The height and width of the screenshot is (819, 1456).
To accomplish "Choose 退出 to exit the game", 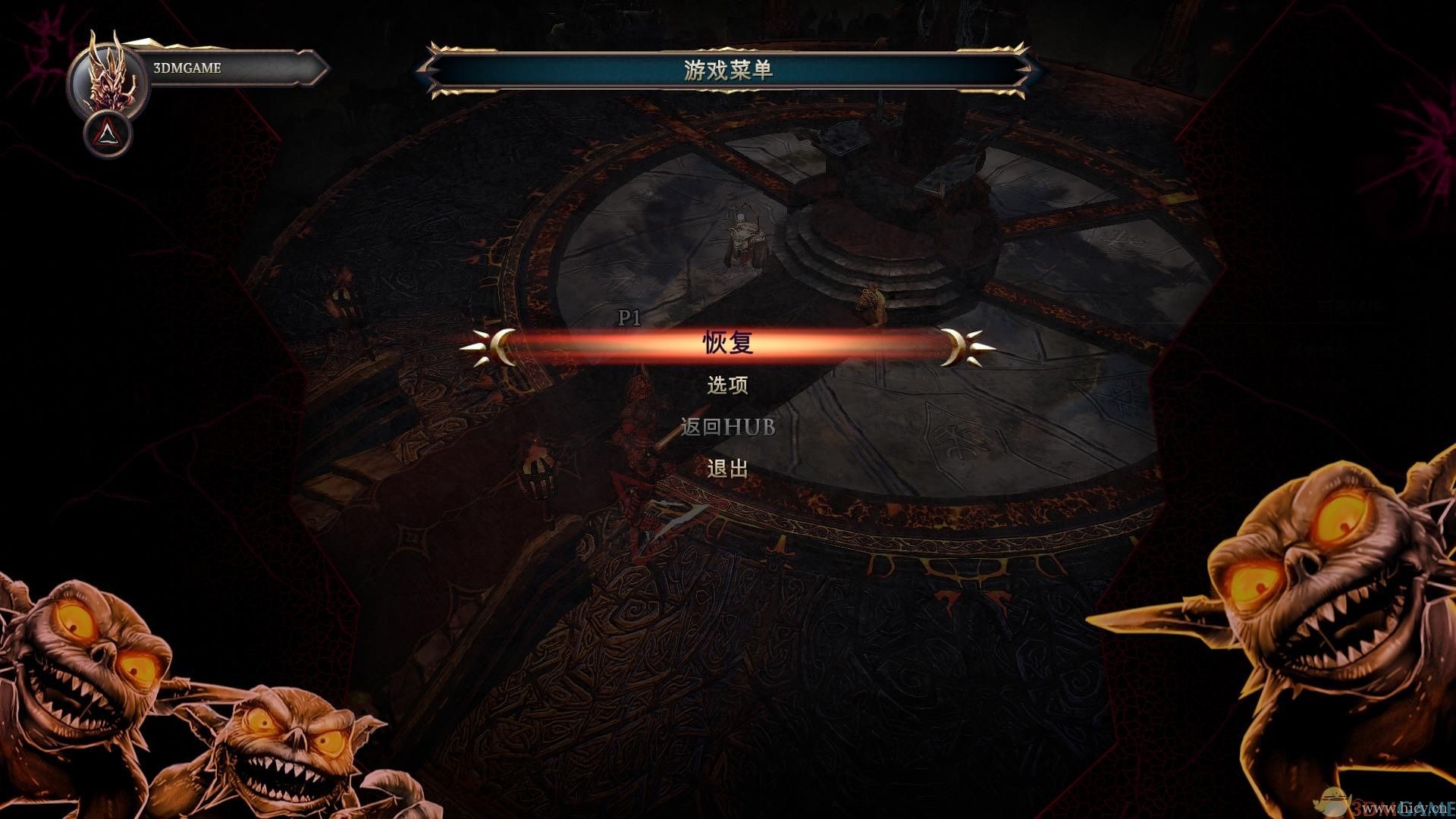I will click(726, 470).
